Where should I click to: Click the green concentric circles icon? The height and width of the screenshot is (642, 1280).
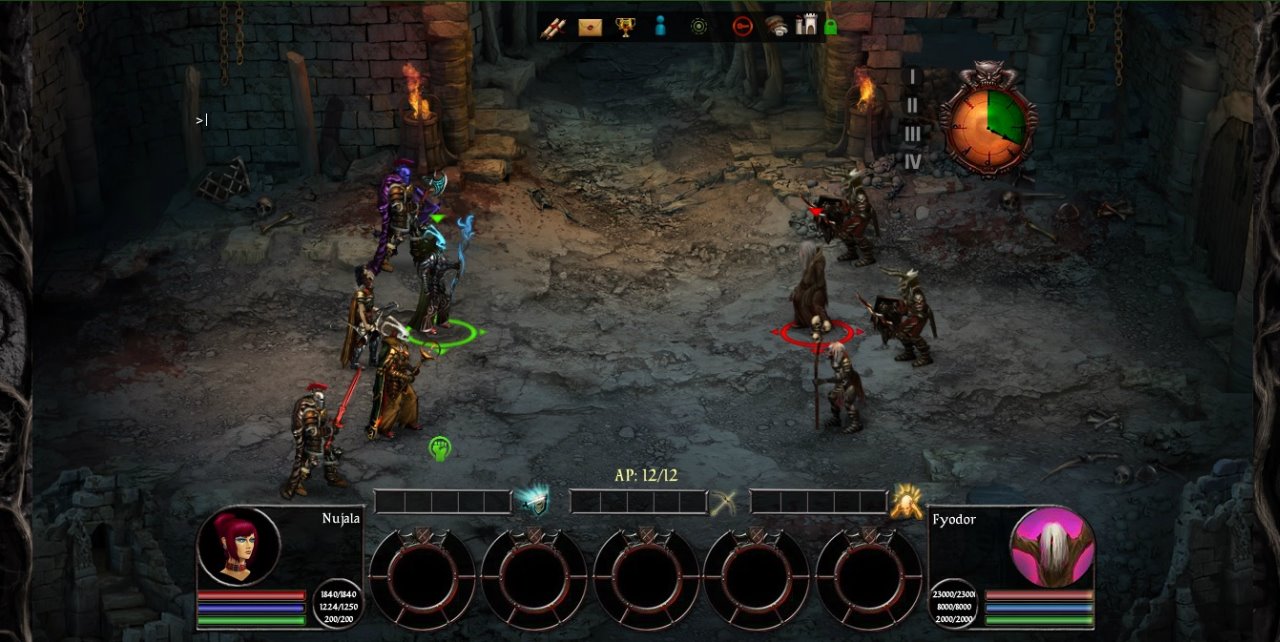coord(699,27)
